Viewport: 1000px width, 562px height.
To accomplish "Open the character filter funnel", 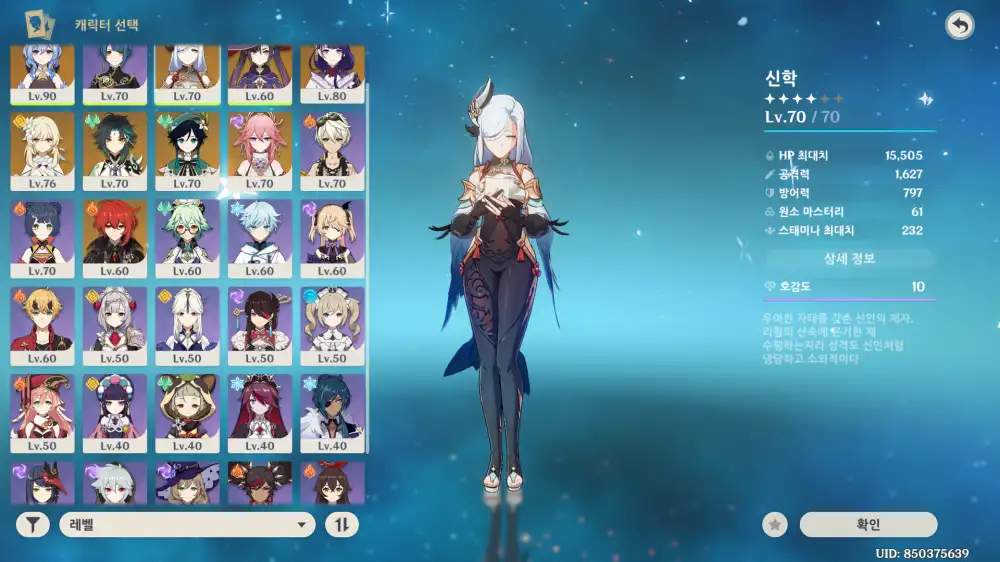I will coord(32,524).
